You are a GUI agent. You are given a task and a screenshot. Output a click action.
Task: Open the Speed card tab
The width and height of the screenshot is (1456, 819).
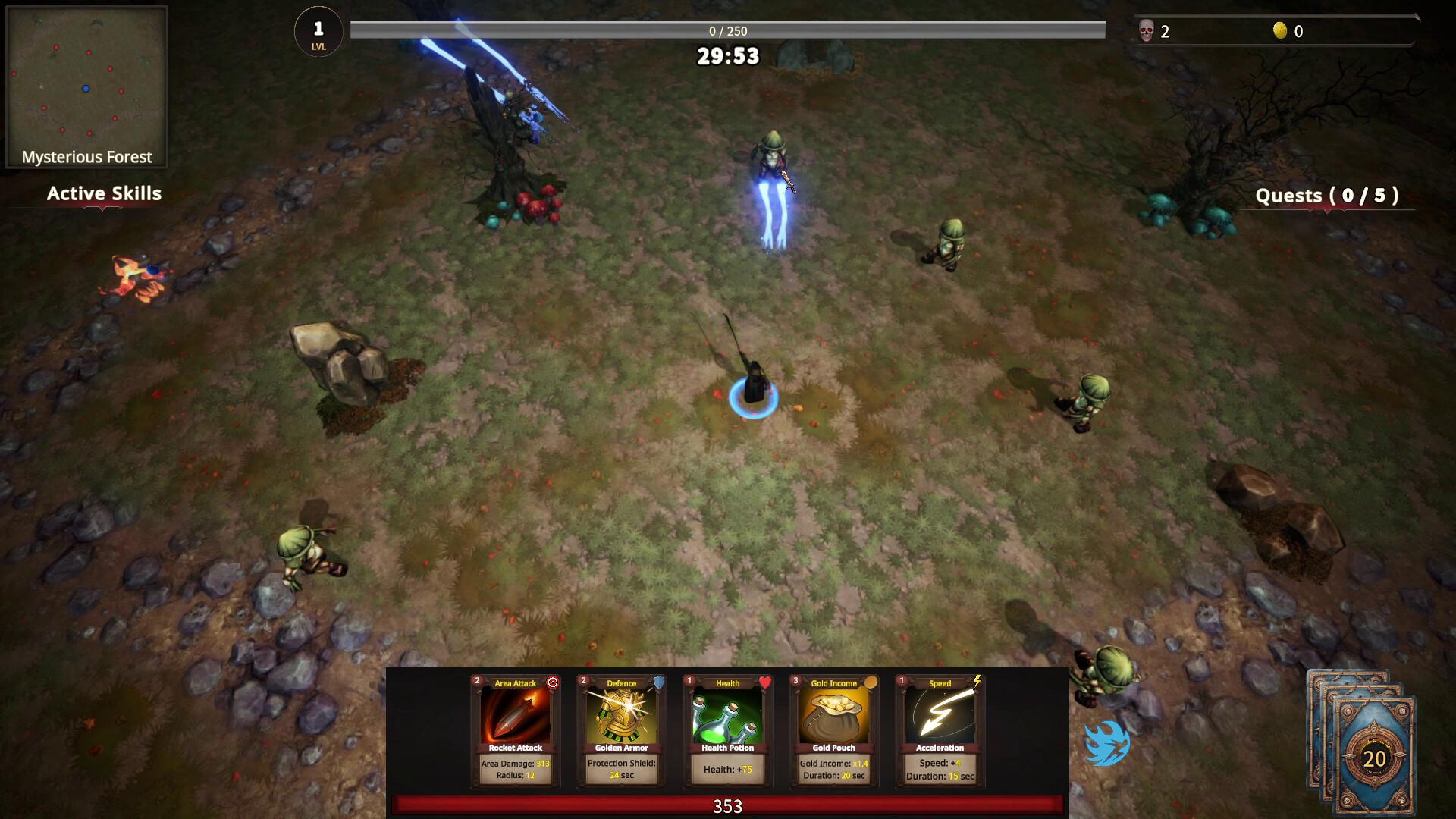tap(939, 683)
